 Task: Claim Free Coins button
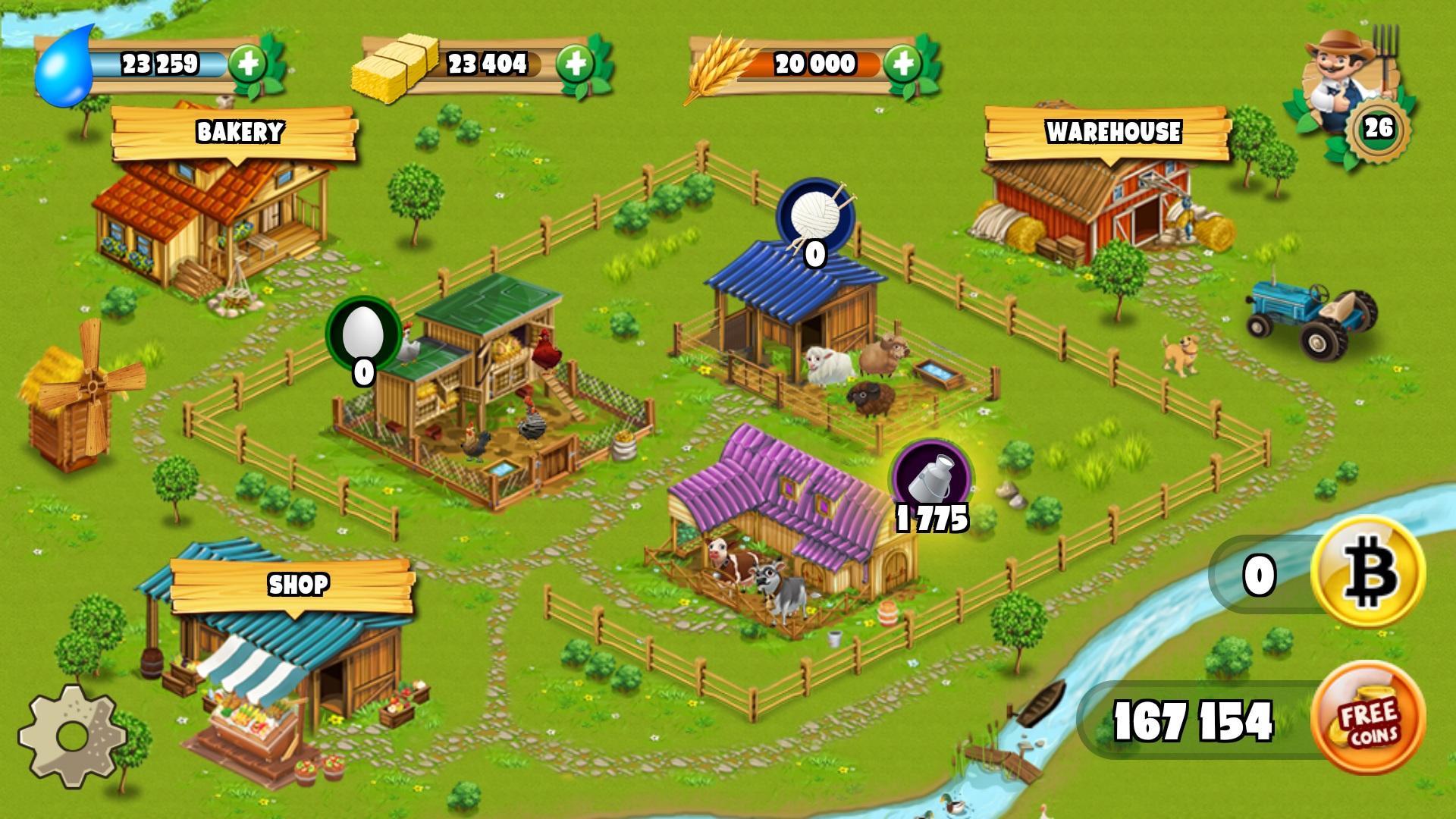pyautogui.click(x=1368, y=718)
